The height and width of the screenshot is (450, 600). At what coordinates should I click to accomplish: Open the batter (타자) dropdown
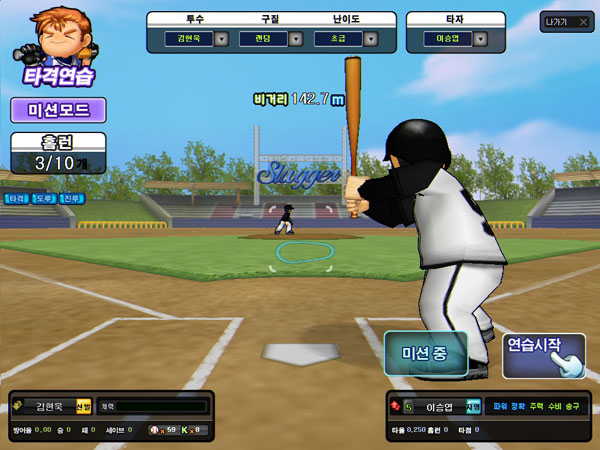(x=480, y=40)
